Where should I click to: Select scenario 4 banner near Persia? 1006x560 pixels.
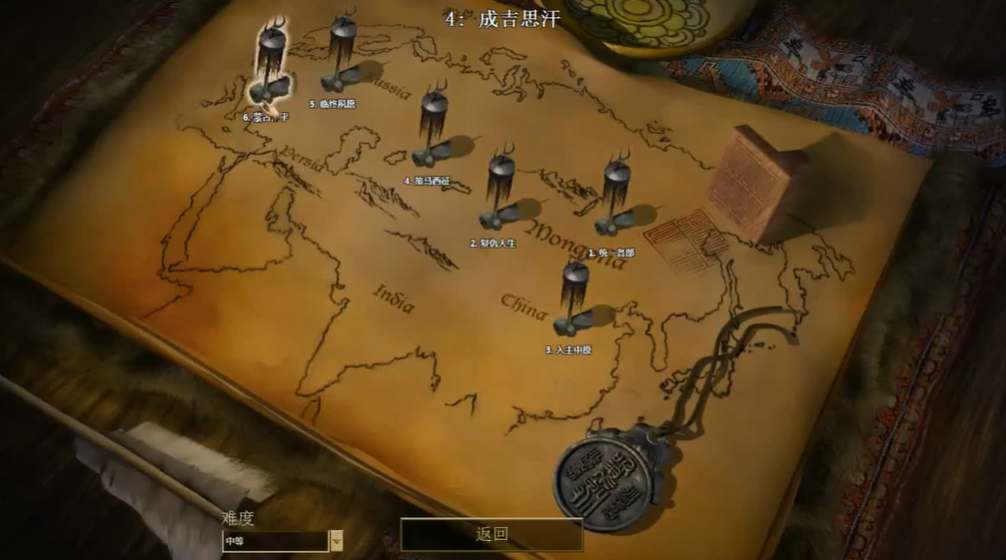click(x=433, y=129)
